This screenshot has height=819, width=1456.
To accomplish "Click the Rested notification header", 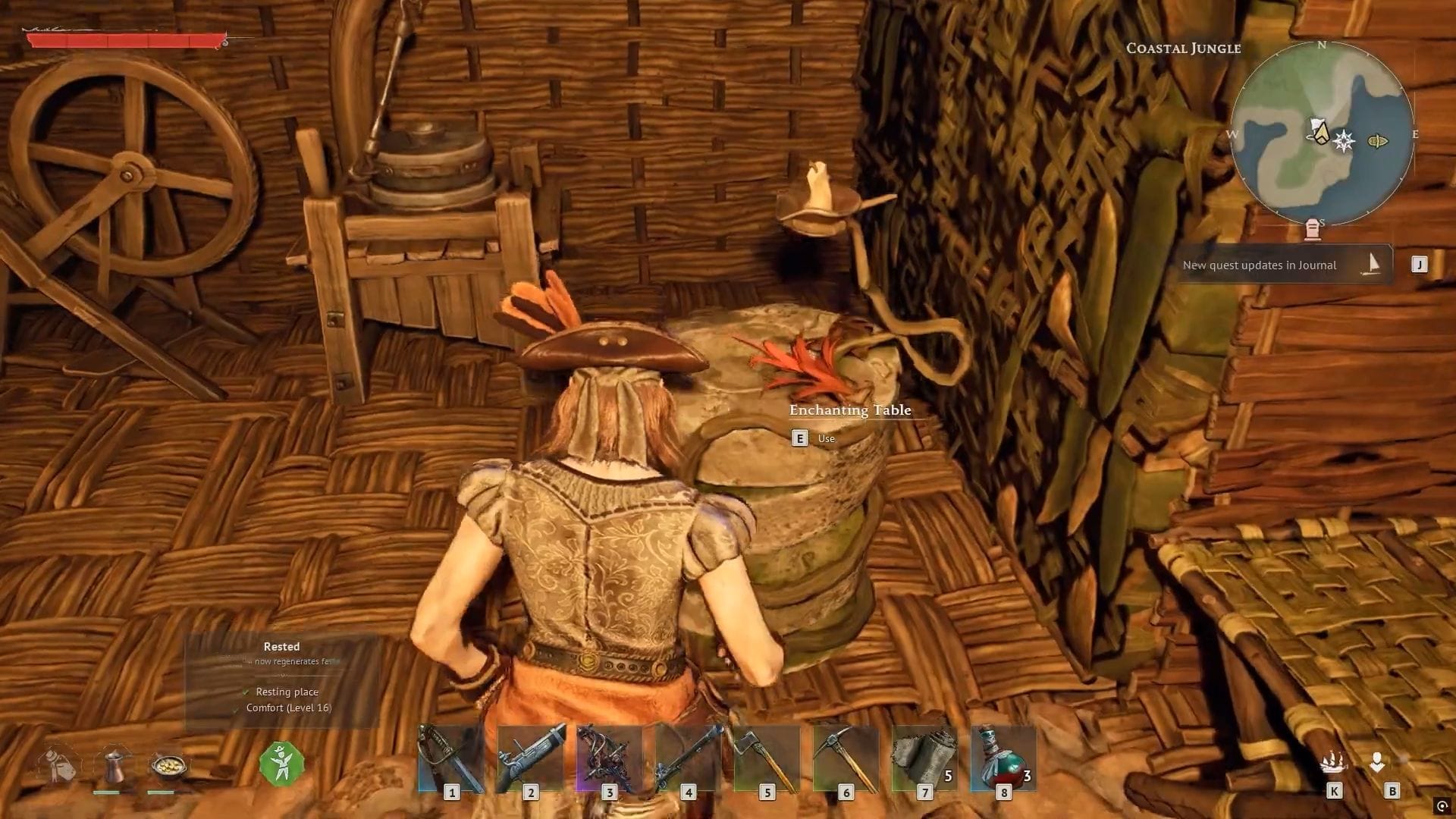I will [281, 646].
